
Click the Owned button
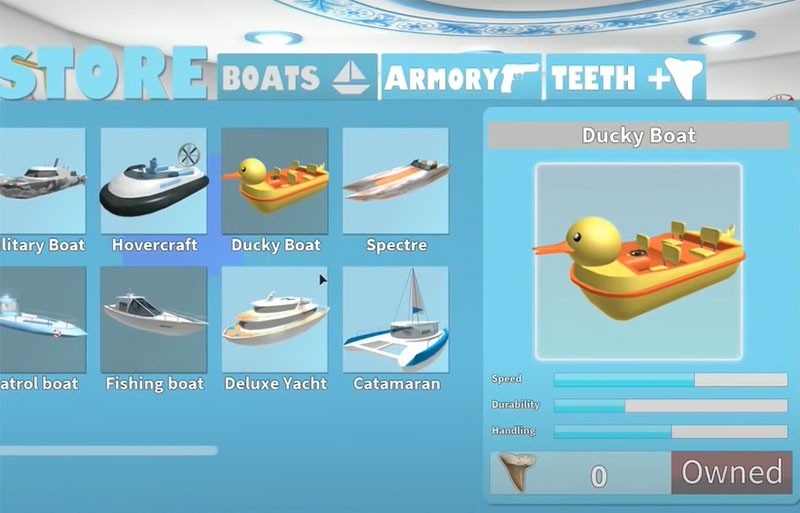click(x=732, y=473)
